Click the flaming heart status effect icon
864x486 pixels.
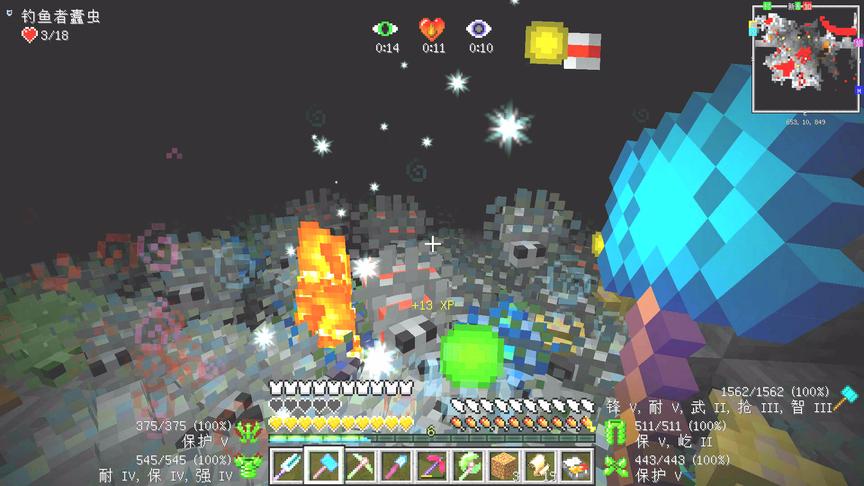pos(432,29)
